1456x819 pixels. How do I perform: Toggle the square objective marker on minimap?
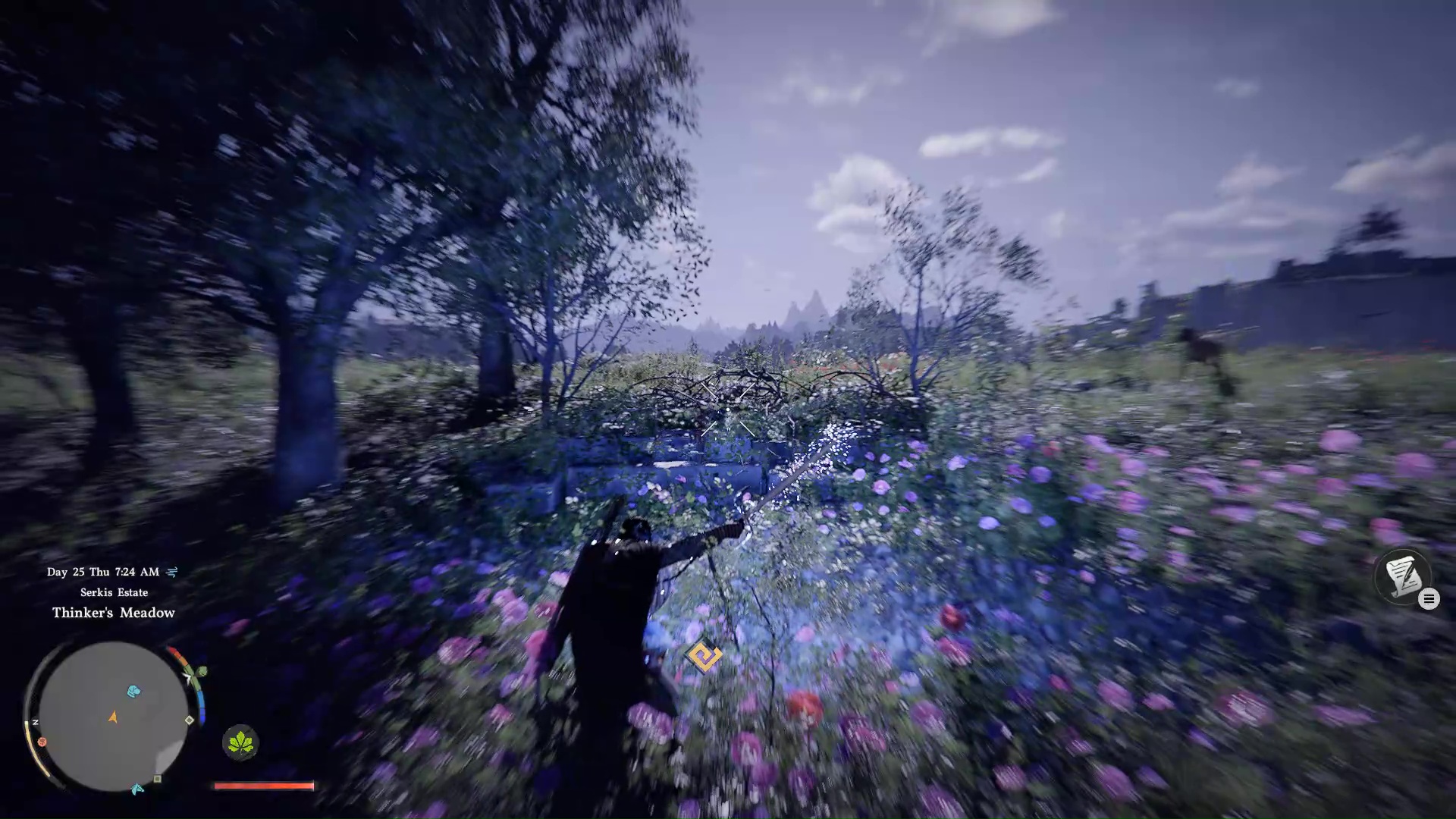(x=157, y=779)
